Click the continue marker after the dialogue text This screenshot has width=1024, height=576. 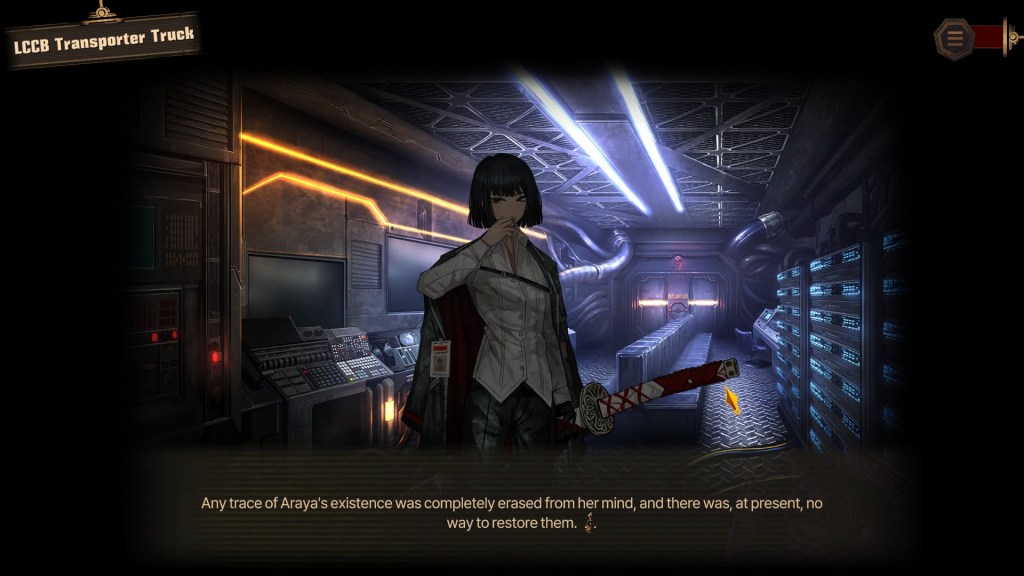[x=590, y=523]
